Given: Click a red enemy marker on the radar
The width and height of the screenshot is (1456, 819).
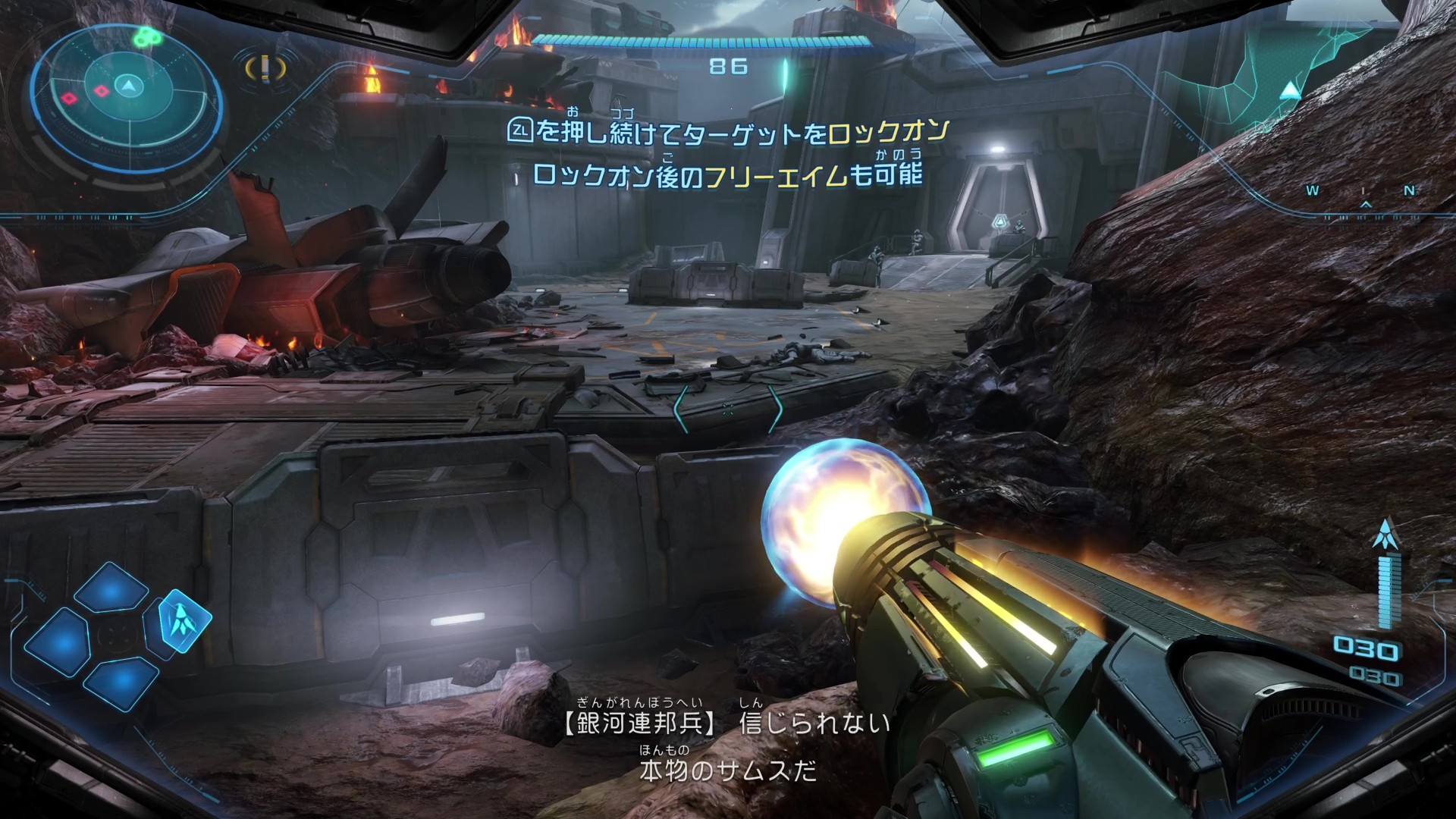Looking at the screenshot, I should pos(102,91).
